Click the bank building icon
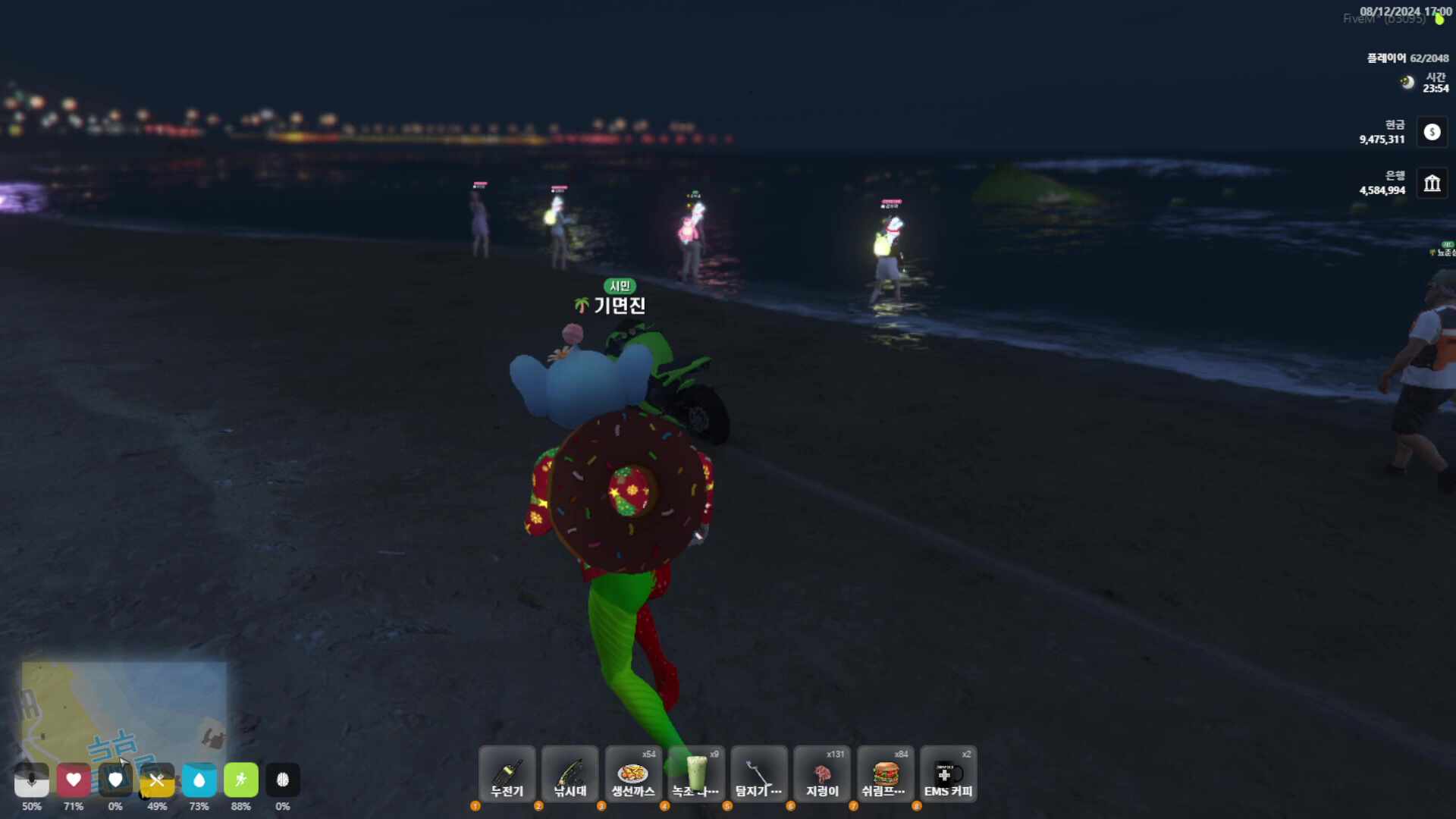The width and height of the screenshot is (1456, 819). coord(1432,184)
